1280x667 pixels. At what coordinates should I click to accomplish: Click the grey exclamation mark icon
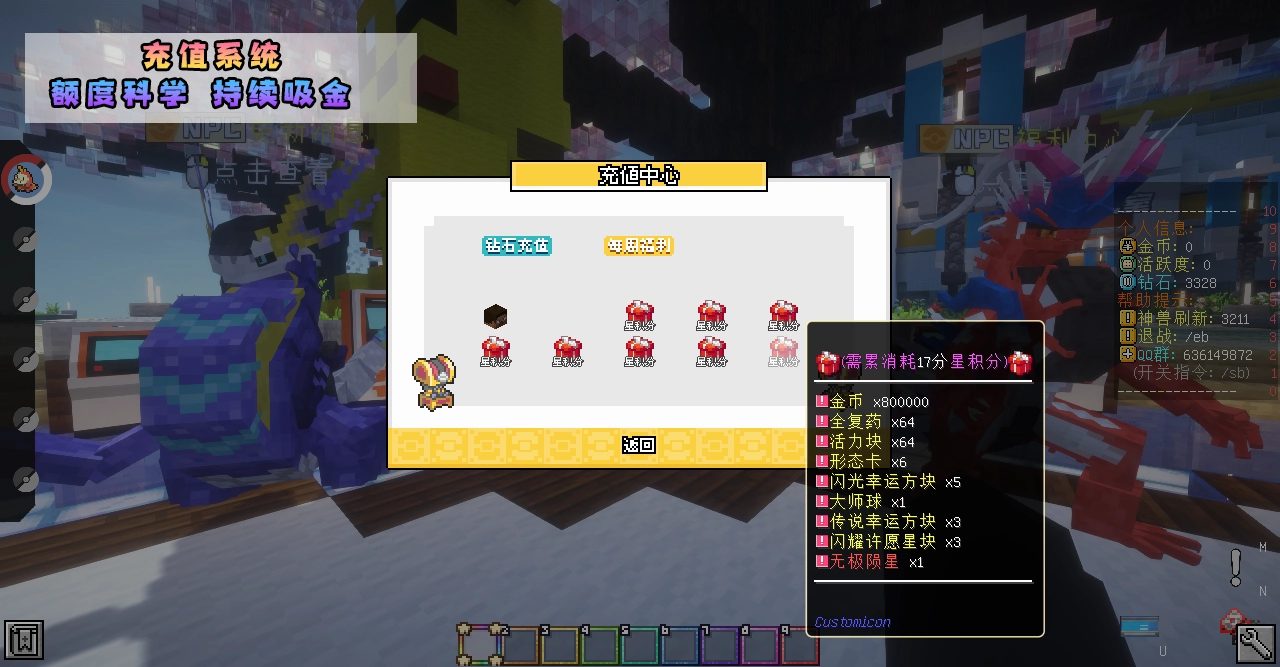click(x=1236, y=567)
